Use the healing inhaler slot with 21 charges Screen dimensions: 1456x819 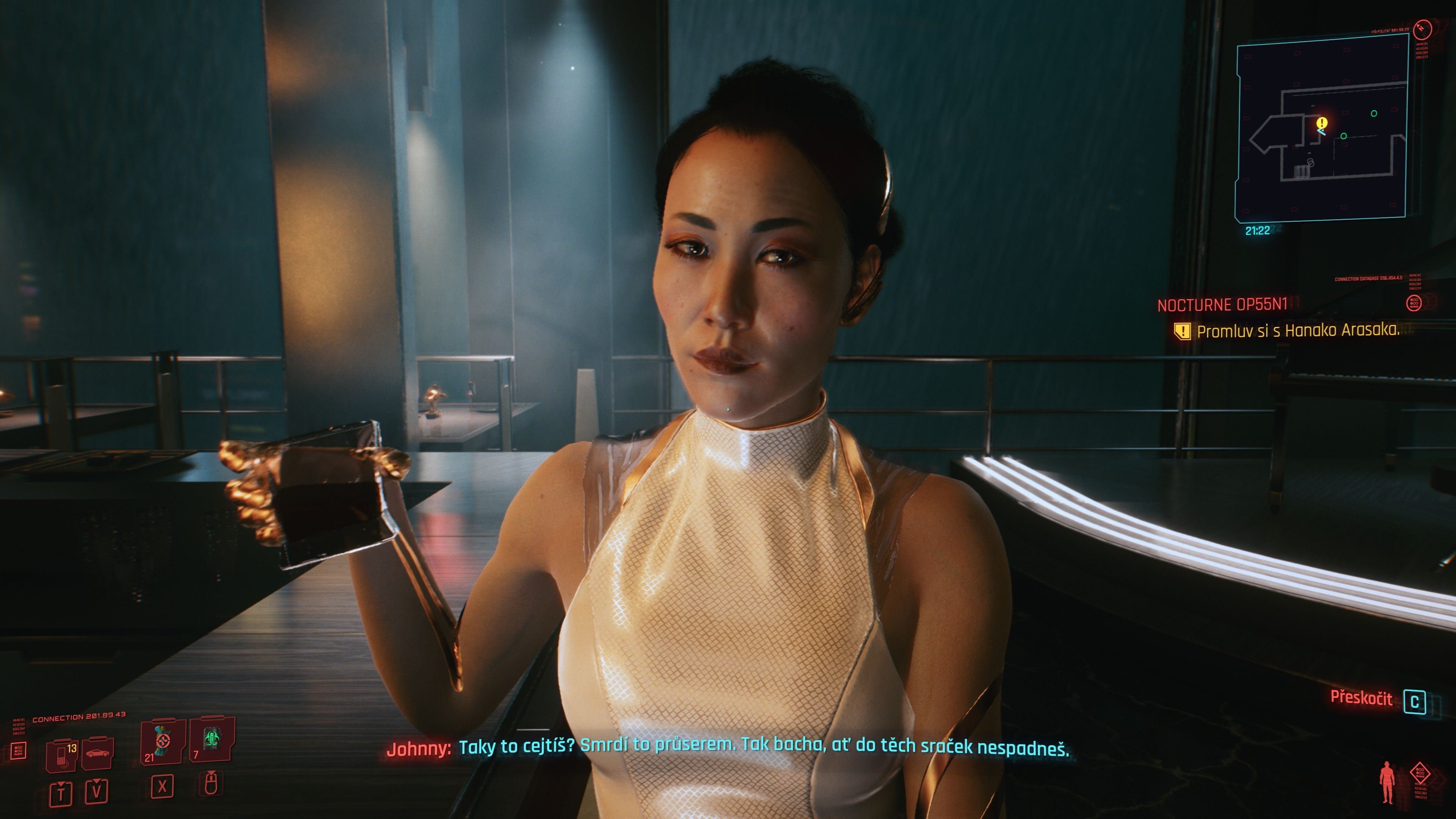pyautogui.click(x=162, y=741)
